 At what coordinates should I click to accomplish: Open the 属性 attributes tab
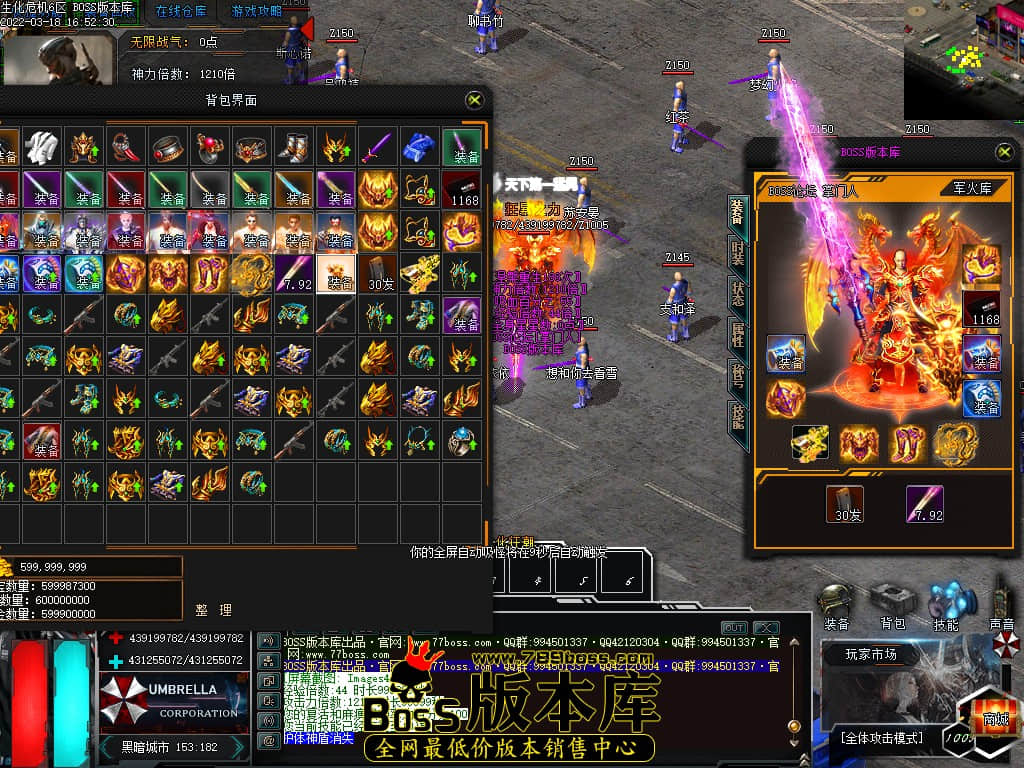coord(737,336)
